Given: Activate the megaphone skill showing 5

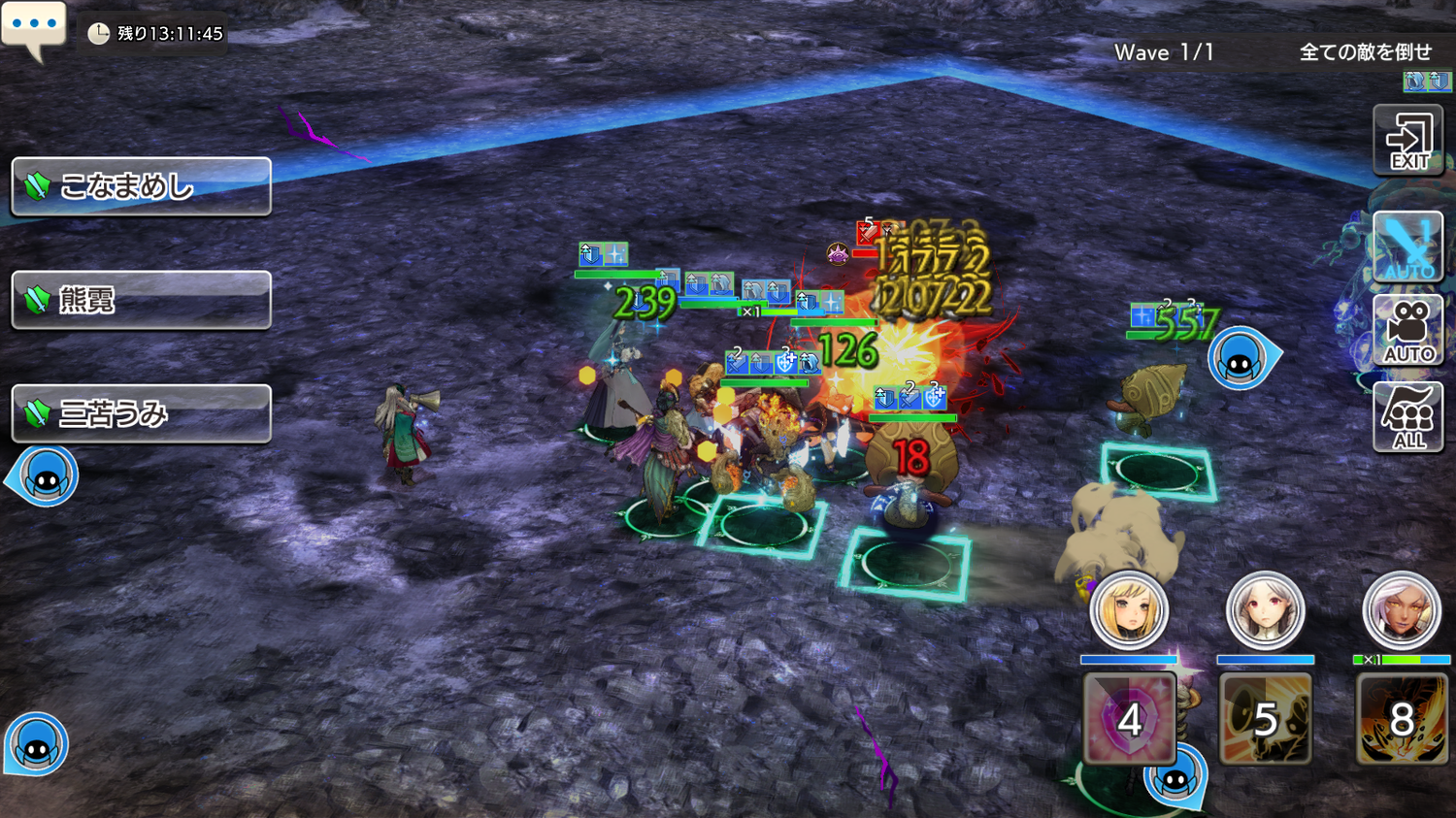Looking at the screenshot, I should [1265, 719].
